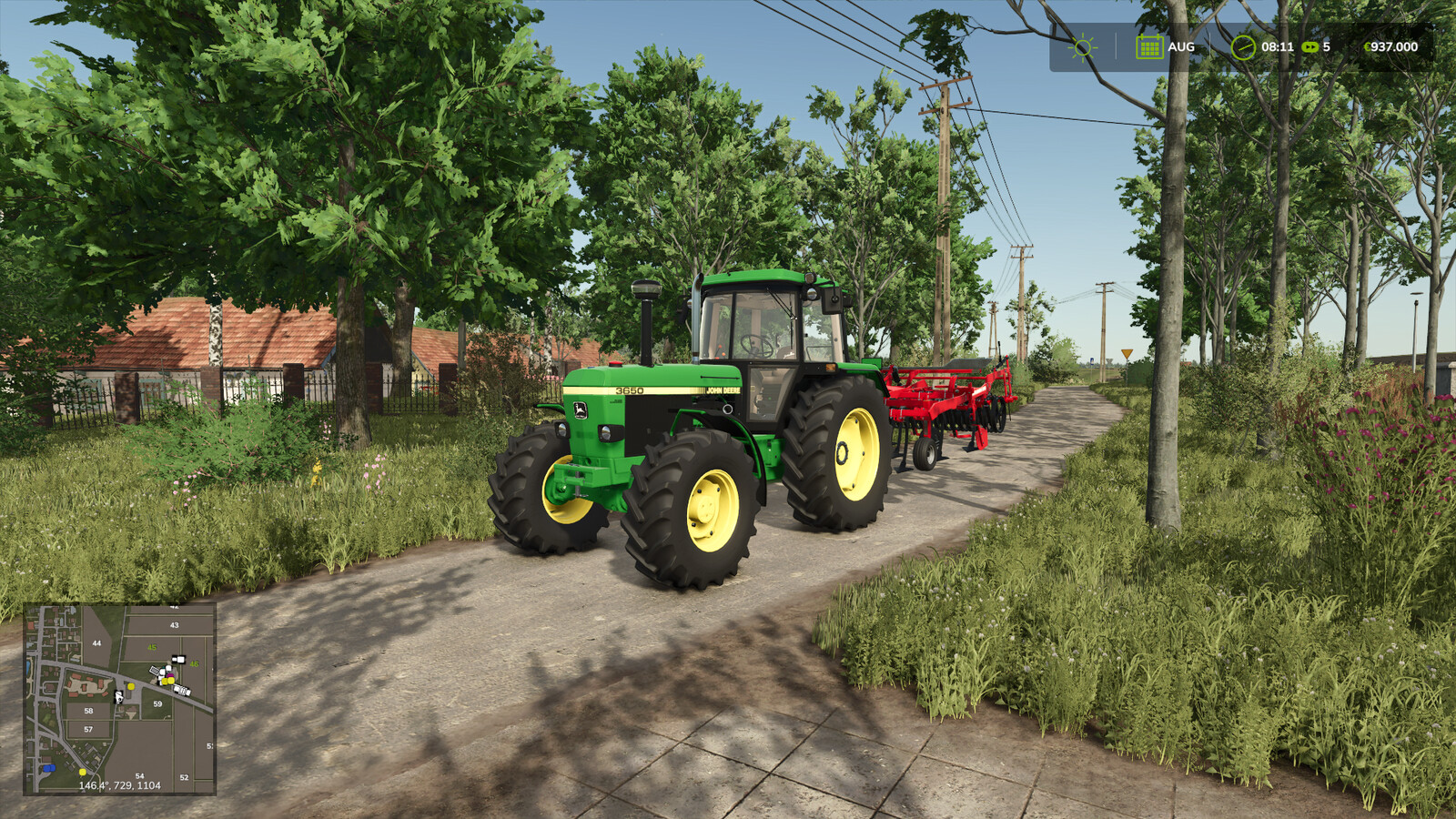1456x819 pixels.
Task: Click the yellow marker at the minimap bottom road
Action: pos(83,773)
